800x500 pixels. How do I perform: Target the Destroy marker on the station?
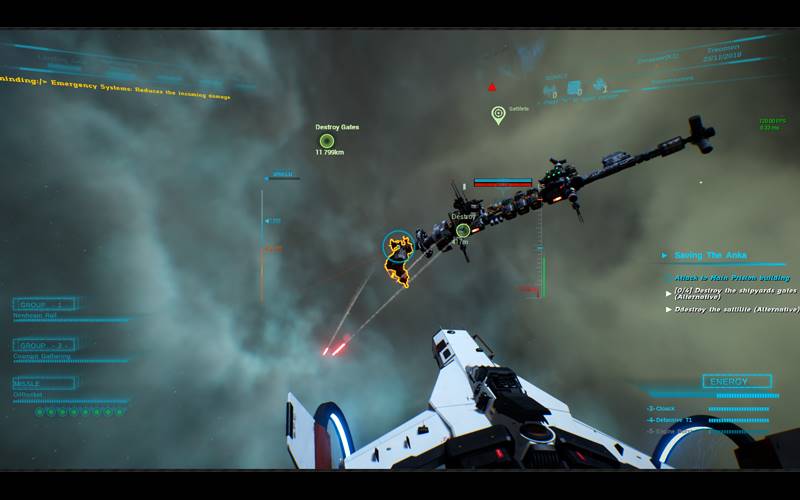[463, 230]
